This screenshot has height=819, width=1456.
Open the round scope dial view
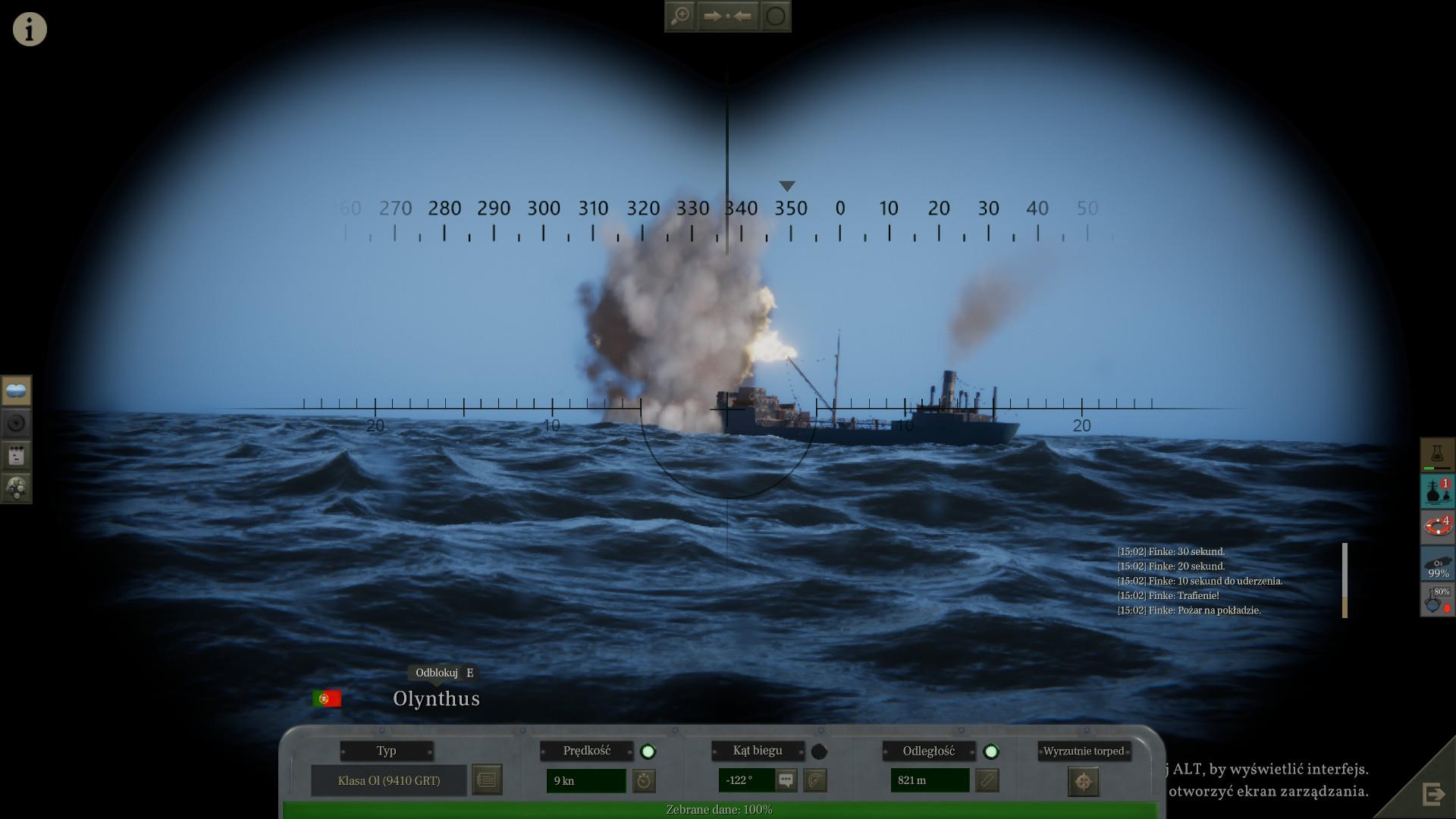[16, 423]
